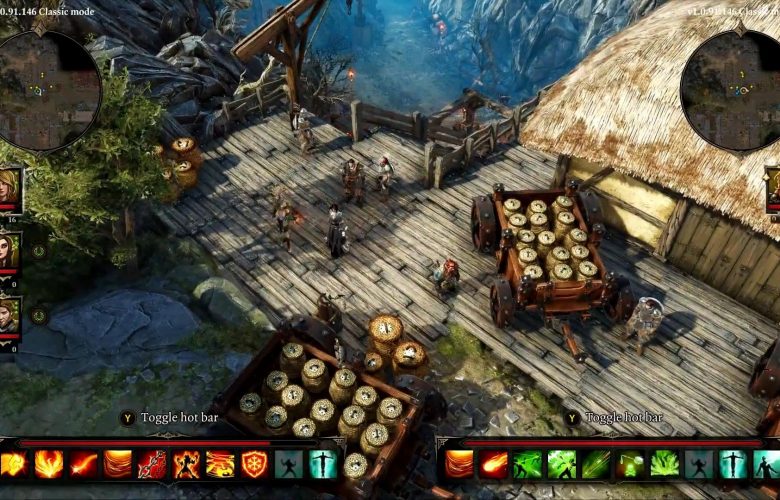This screenshot has width=780, height=500.
Task: Select the orange dragon fire skill
Action: pyautogui.click(x=220, y=464)
